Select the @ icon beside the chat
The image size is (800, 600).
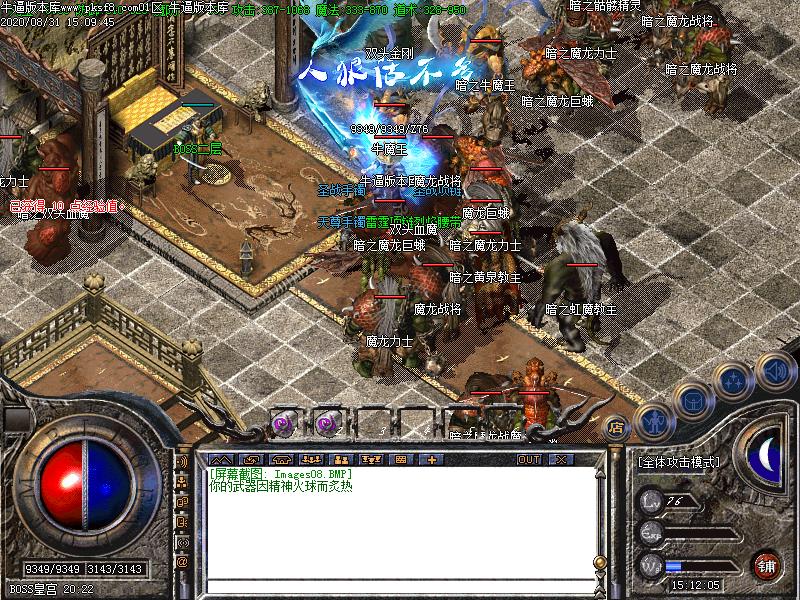[183, 562]
